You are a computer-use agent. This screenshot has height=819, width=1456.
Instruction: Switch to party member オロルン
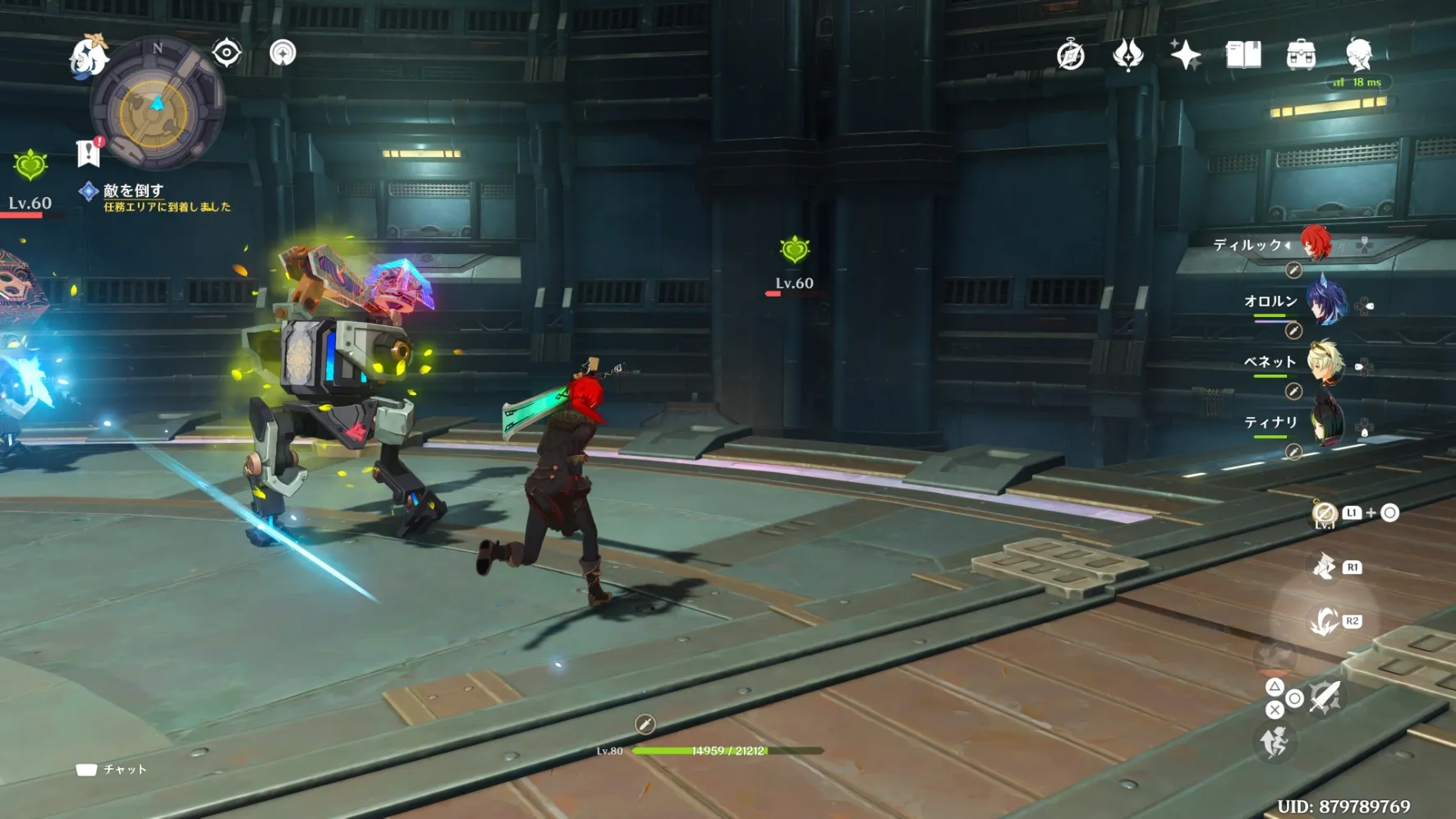pyautogui.click(x=1324, y=303)
